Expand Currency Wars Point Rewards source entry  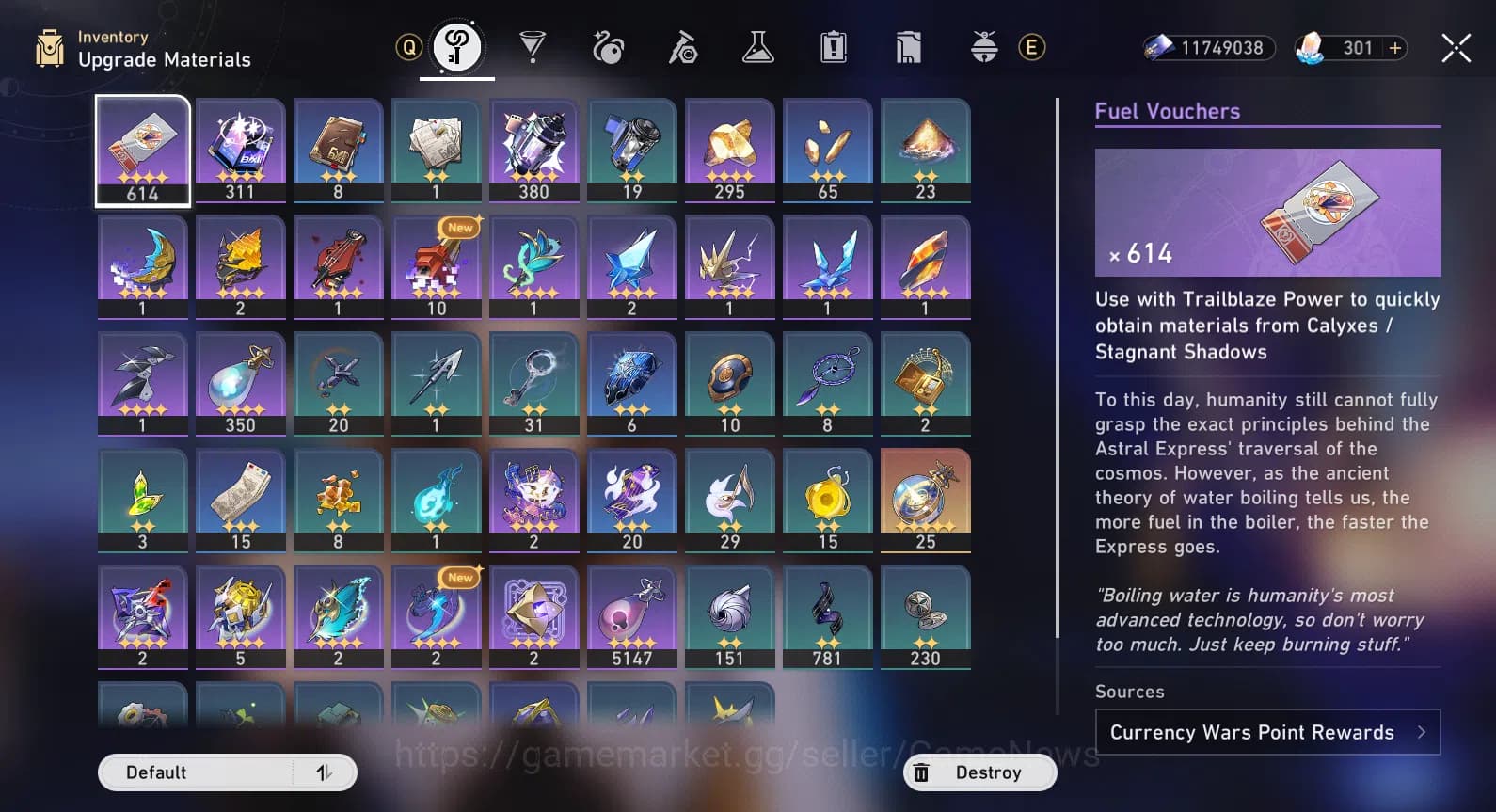1267,732
